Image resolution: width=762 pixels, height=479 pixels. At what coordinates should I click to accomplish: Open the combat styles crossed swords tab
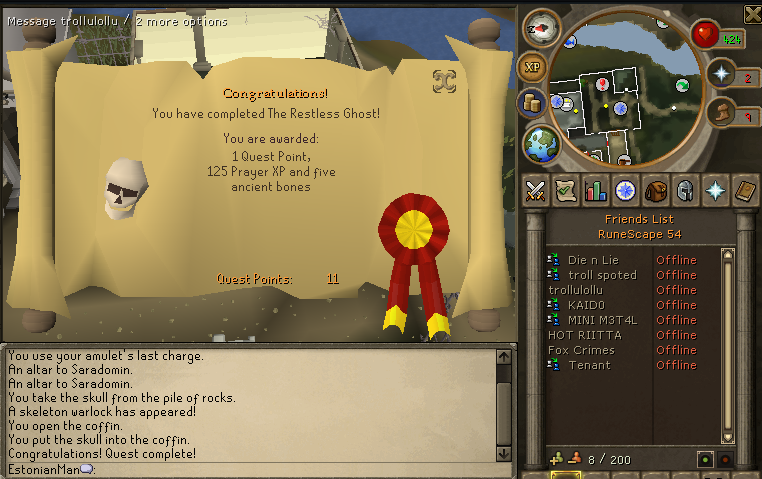[535, 190]
